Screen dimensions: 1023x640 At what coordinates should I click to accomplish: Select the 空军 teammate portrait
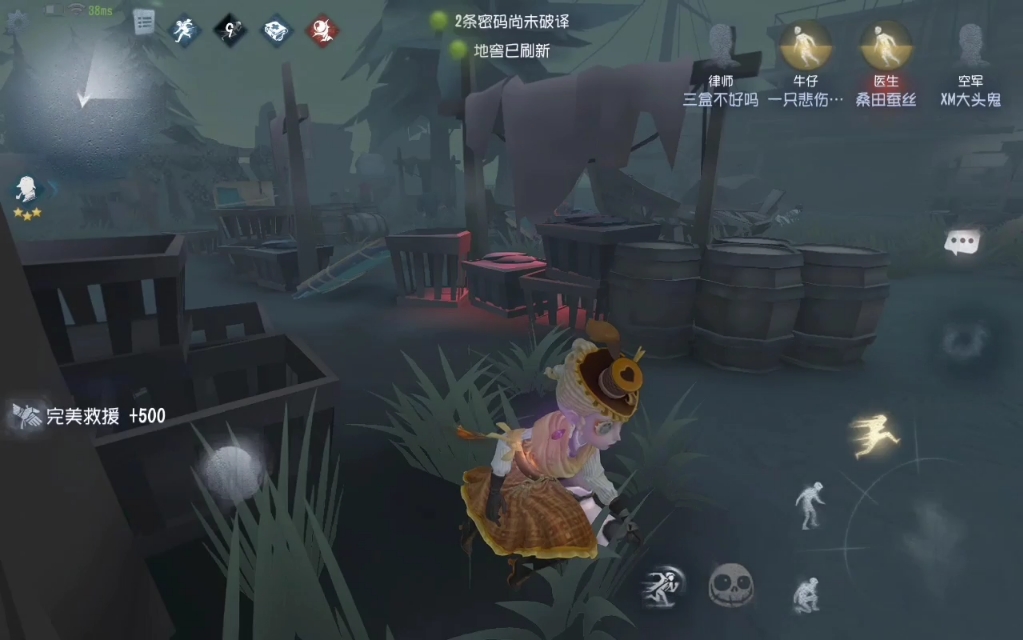click(970, 46)
